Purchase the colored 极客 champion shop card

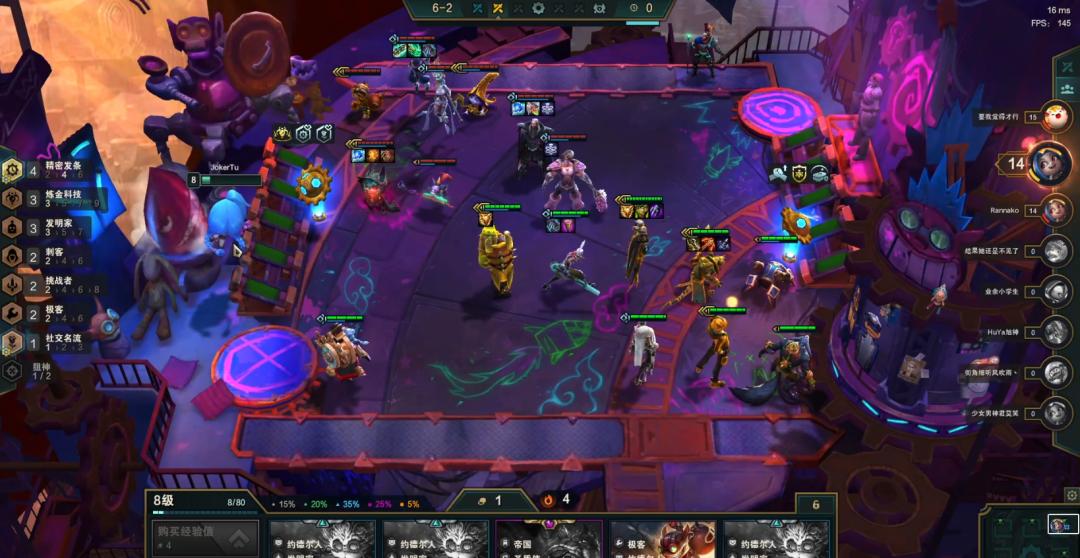point(662,539)
